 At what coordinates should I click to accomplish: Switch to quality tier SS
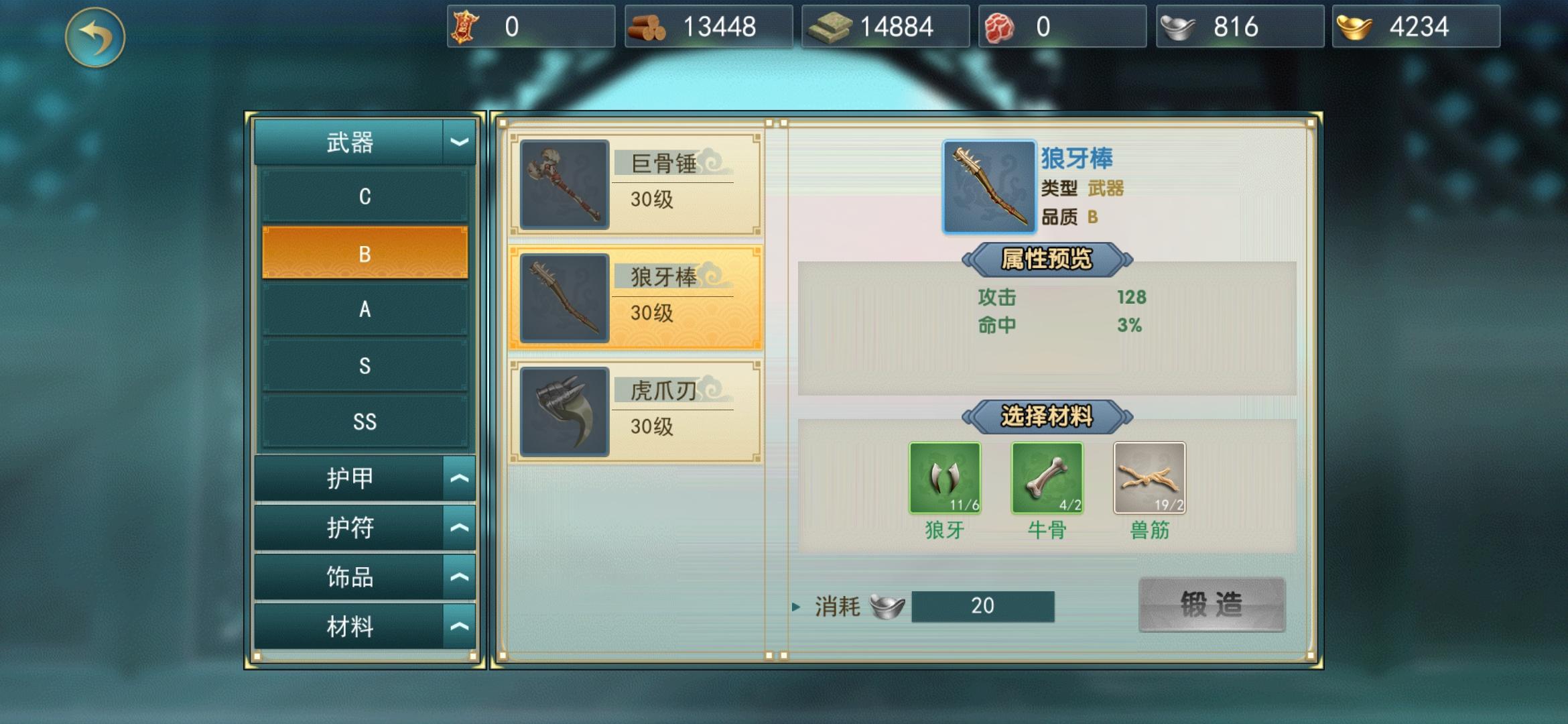365,421
